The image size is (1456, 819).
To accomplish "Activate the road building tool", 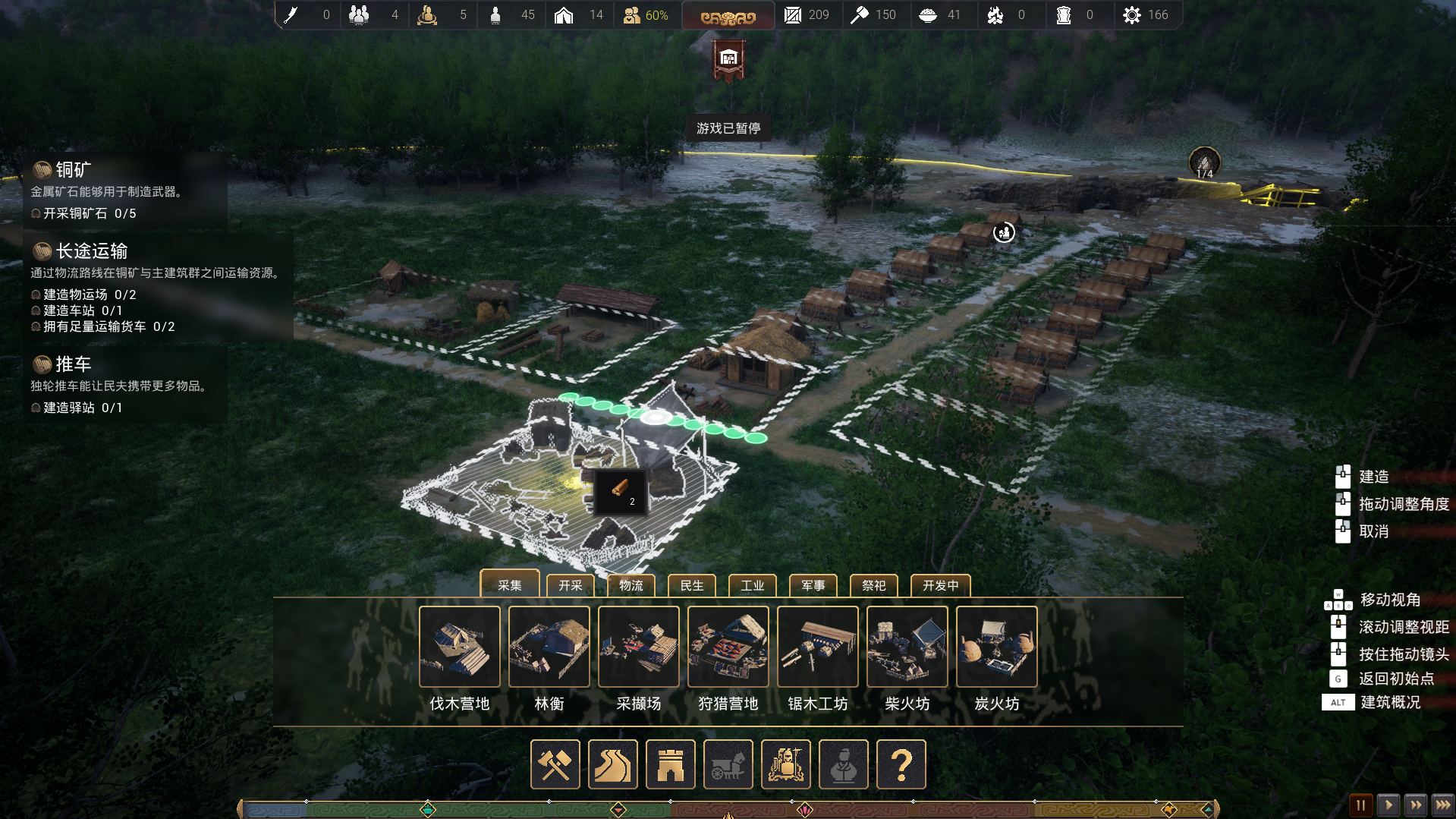I will pyautogui.click(x=613, y=764).
